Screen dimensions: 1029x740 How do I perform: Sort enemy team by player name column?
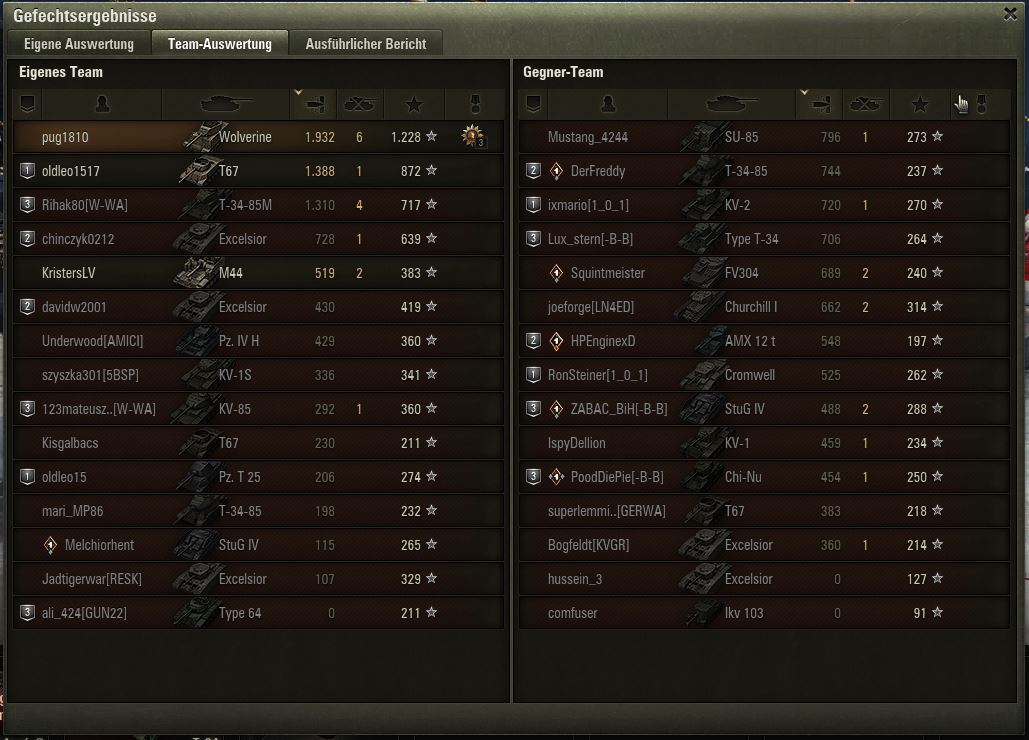coord(607,103)
